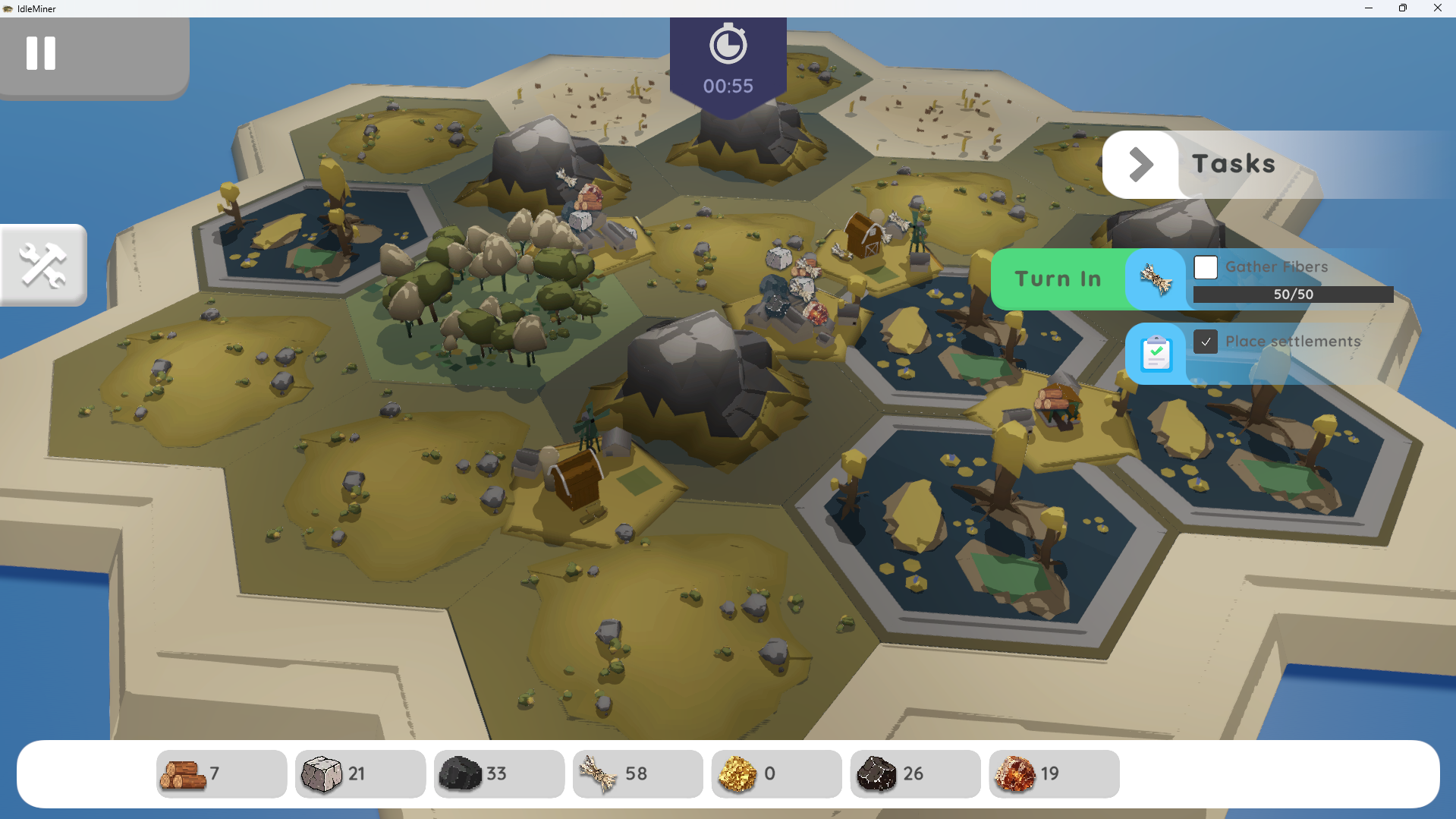Open the build tools menu
Screen dimensions: 1456x819
pos(43,265)
